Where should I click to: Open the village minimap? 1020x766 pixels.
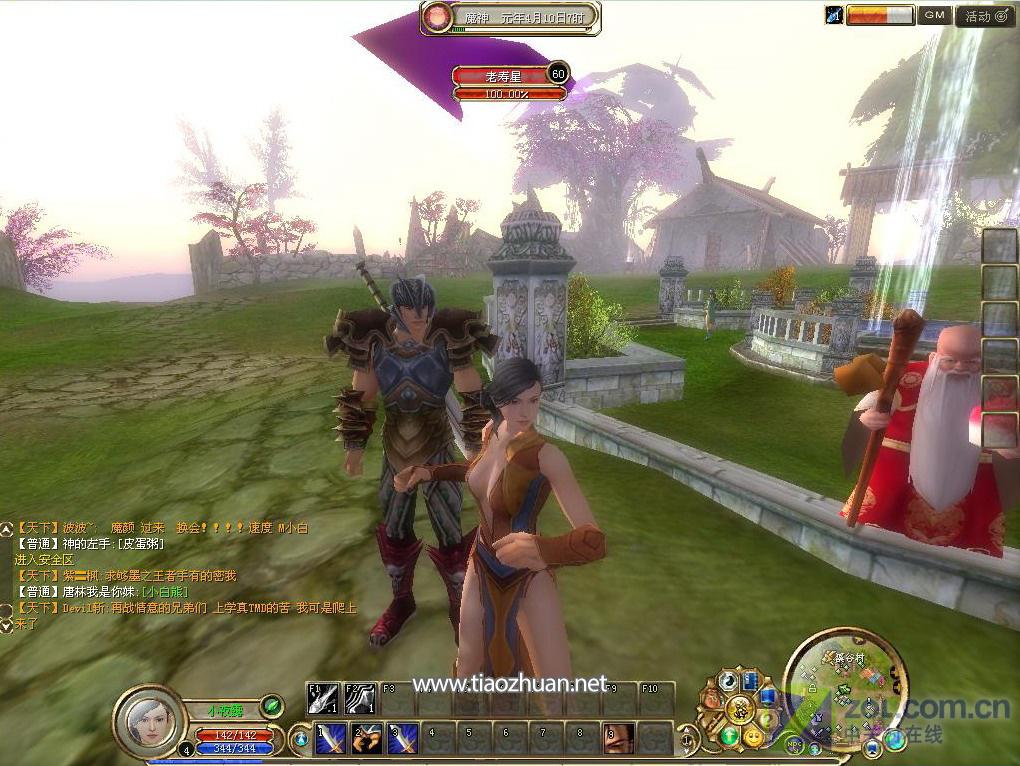pyautogui.click(x=846, y=679)
